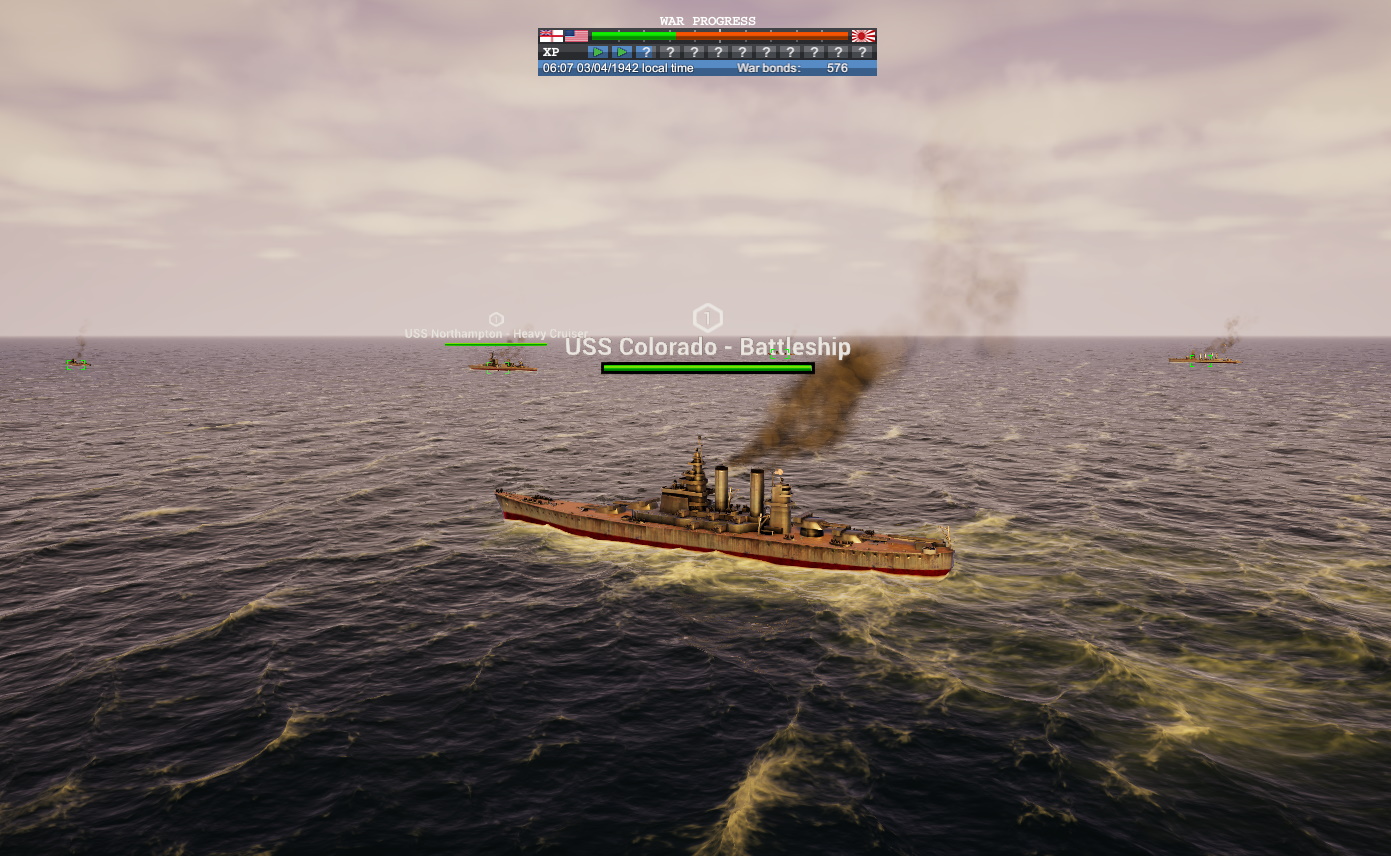Screen dimensions: 1391x856
Task: Select the USS Northampton heavy cruiser label
Action: coord(496,334)
